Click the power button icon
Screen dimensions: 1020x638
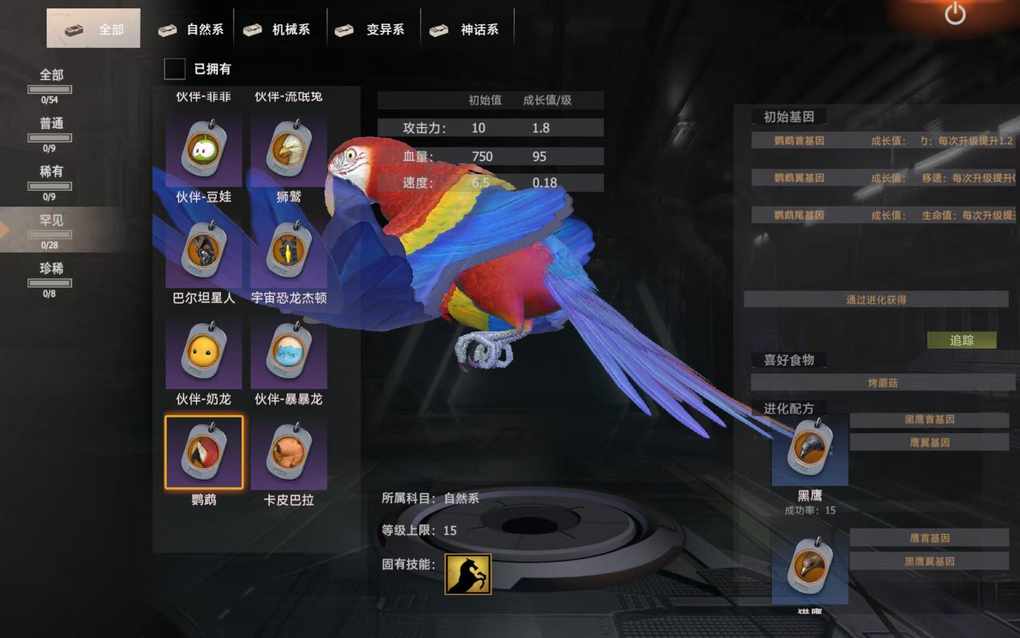coord(955,14)
